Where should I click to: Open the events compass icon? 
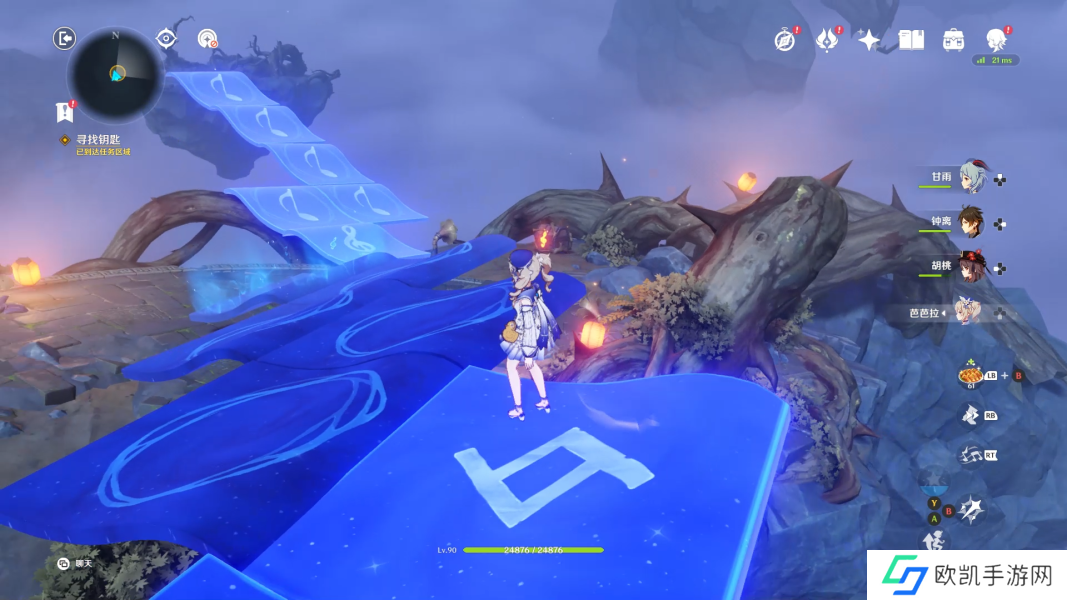point(785,39)
